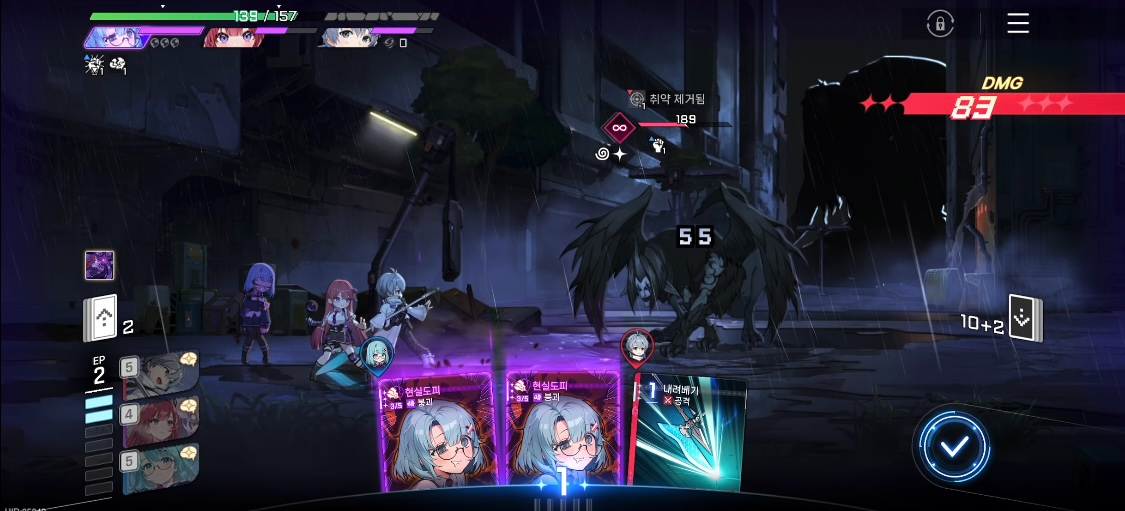View the discard pile showing 10+2
Image resolution: width=1125 pixels, height=511 pixels.
click(1025, 318)
